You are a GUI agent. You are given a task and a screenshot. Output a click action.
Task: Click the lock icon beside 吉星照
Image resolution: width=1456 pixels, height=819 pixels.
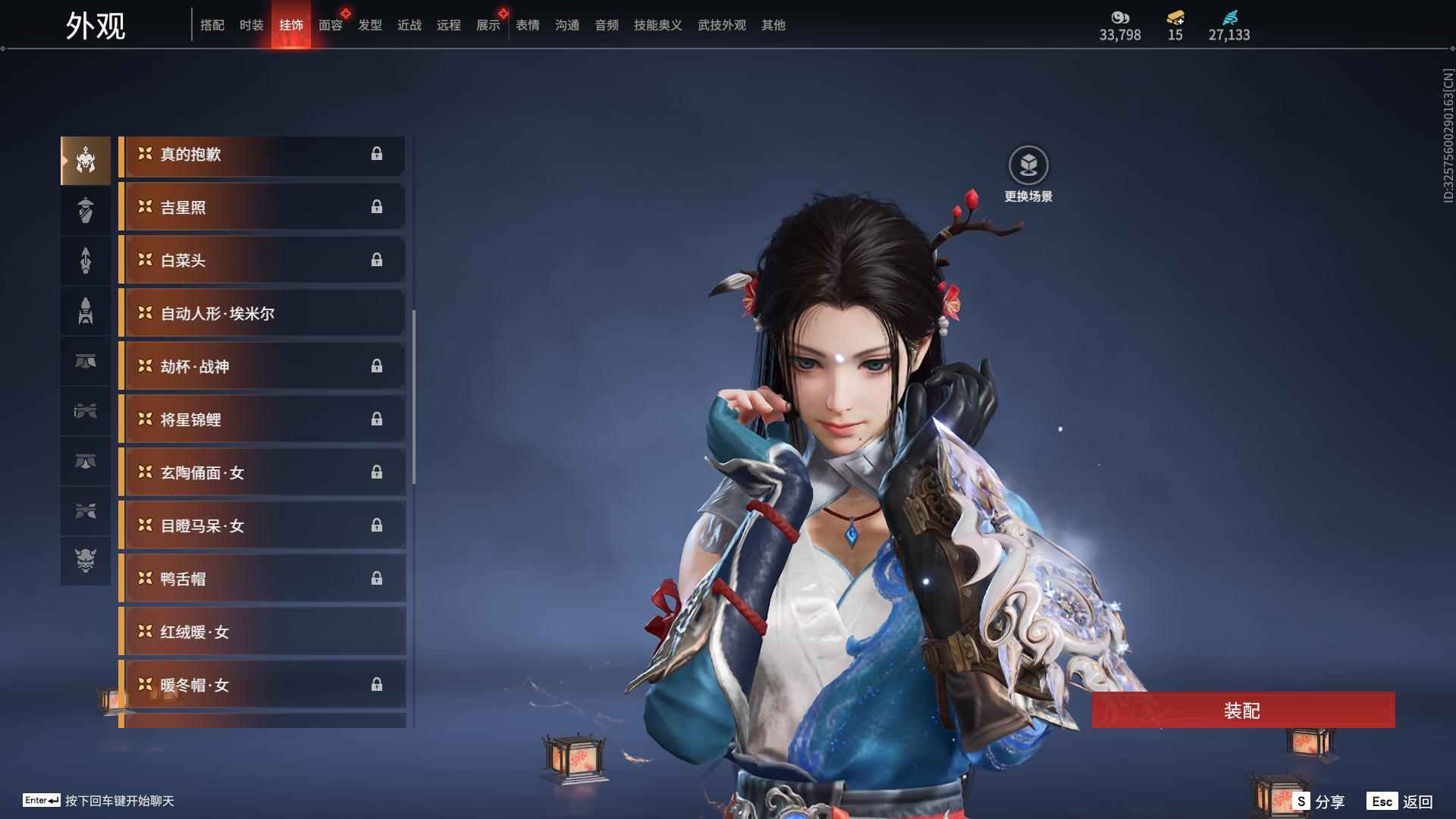pyautogui.click(x=378, y=207)
